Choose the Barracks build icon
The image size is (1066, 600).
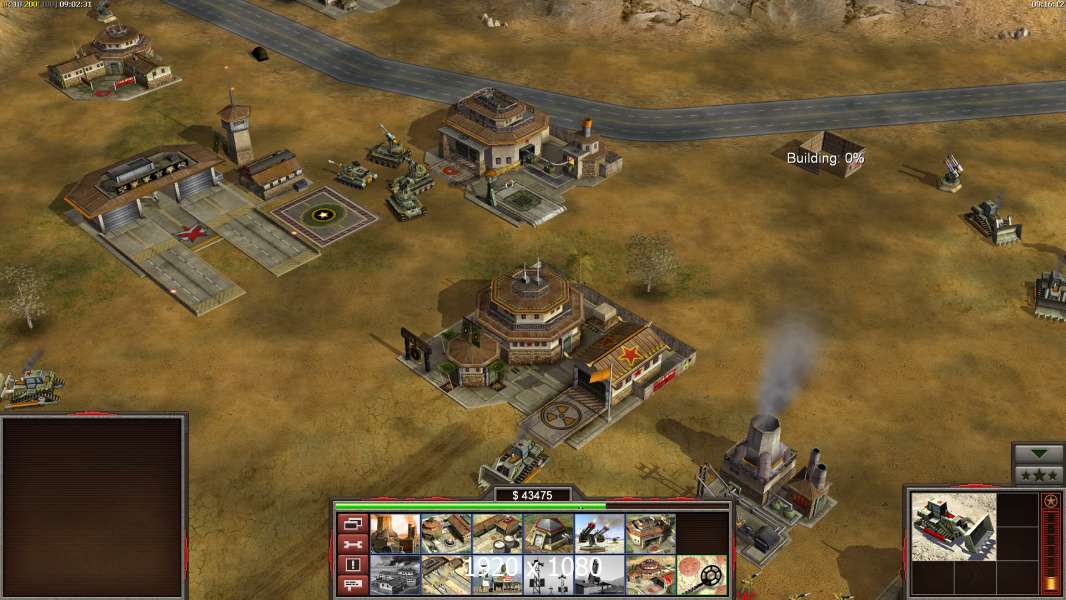tap(446, 534)
